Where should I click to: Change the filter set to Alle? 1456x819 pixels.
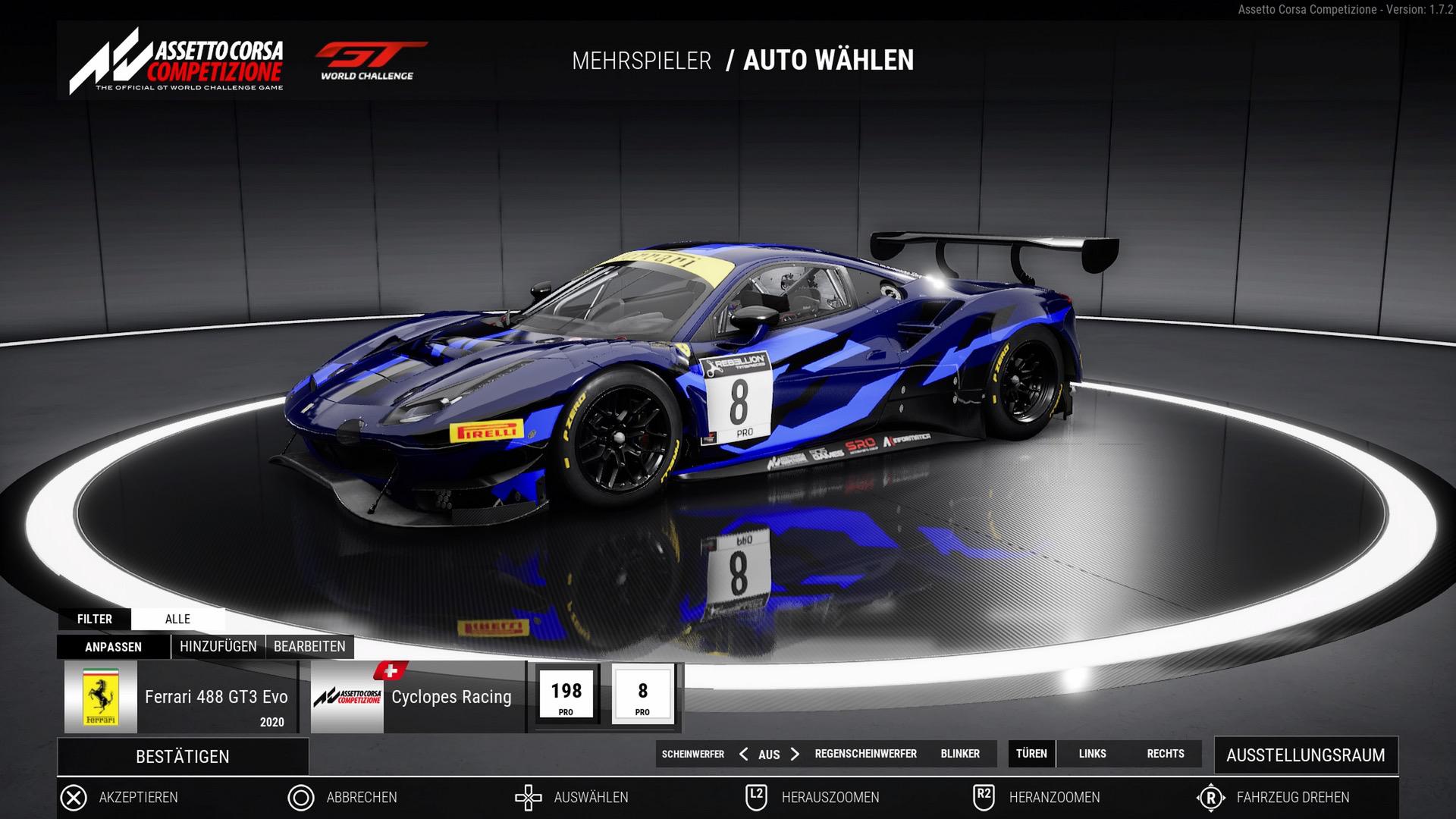(177, 619)
